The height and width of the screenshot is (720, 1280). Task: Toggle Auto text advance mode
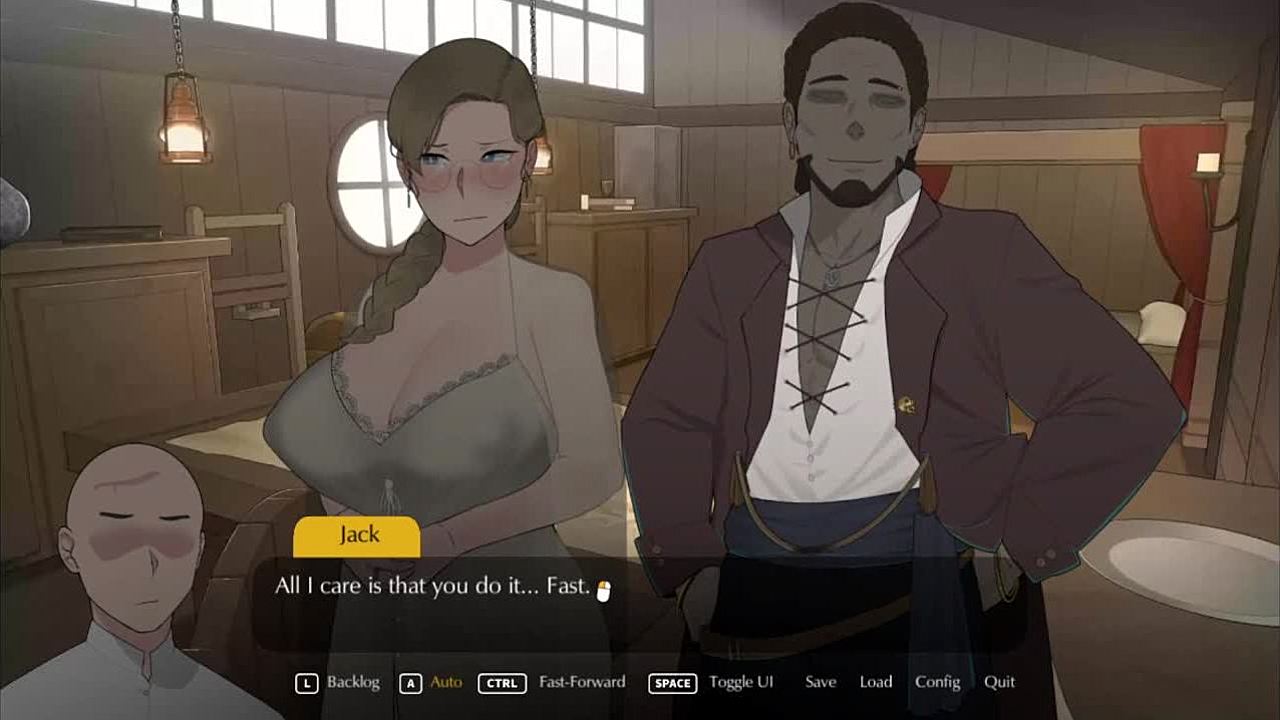pos(446,682)
